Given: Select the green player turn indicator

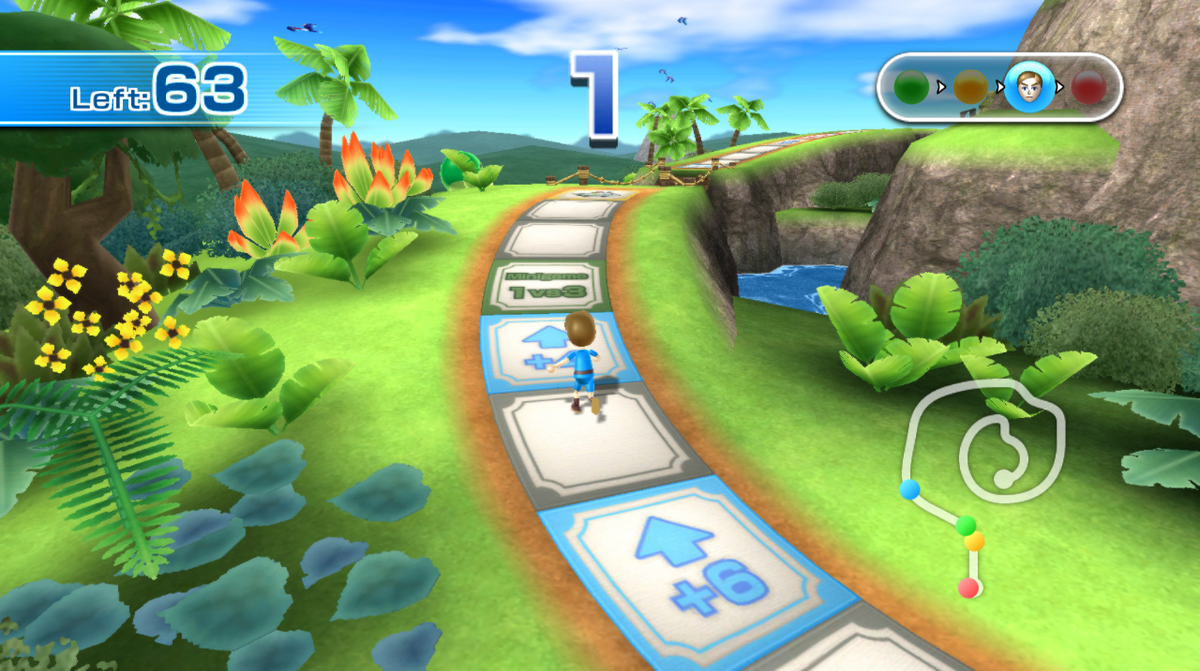Looking at the screenshot, I should (911, 87).
